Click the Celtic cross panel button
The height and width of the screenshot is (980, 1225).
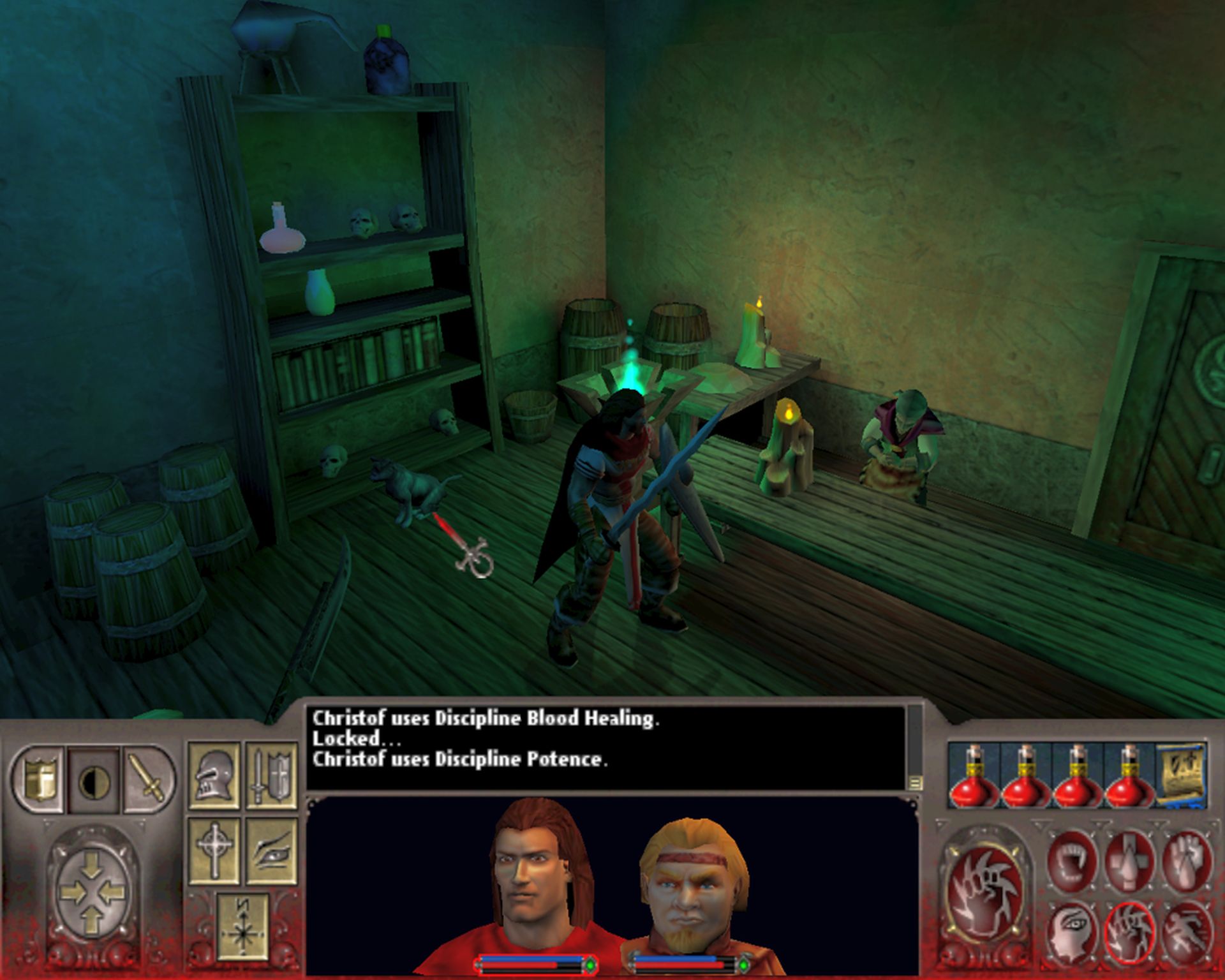214,849
